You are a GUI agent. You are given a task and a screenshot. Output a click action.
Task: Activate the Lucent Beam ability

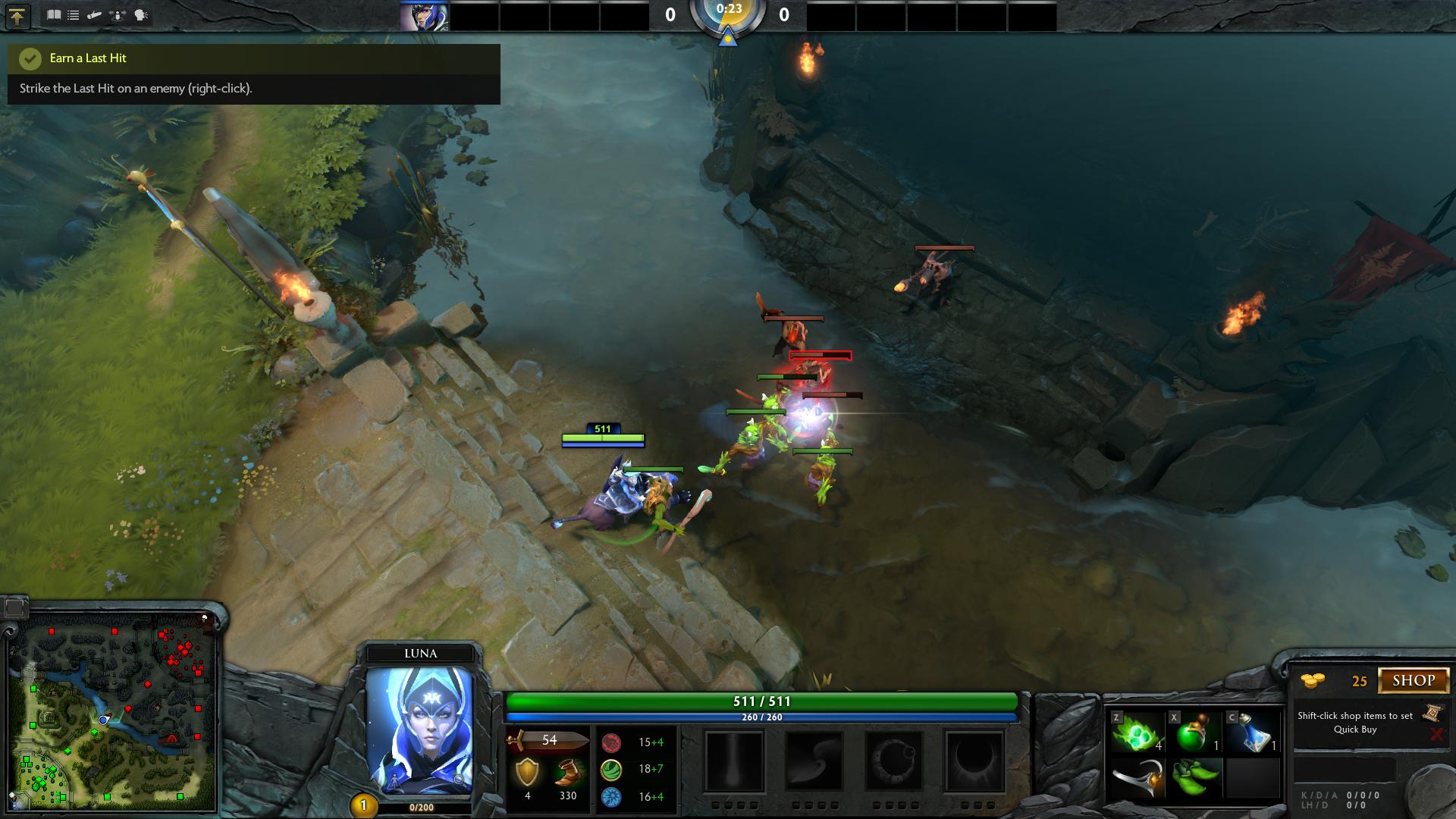pos(733,761)
